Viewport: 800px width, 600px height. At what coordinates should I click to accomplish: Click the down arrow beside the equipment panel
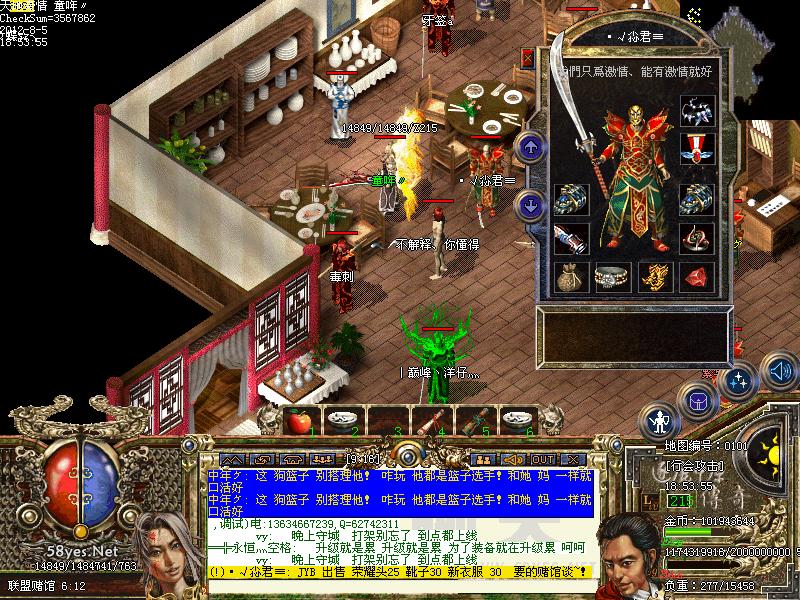pyautogui.click(x=528, y=204)
